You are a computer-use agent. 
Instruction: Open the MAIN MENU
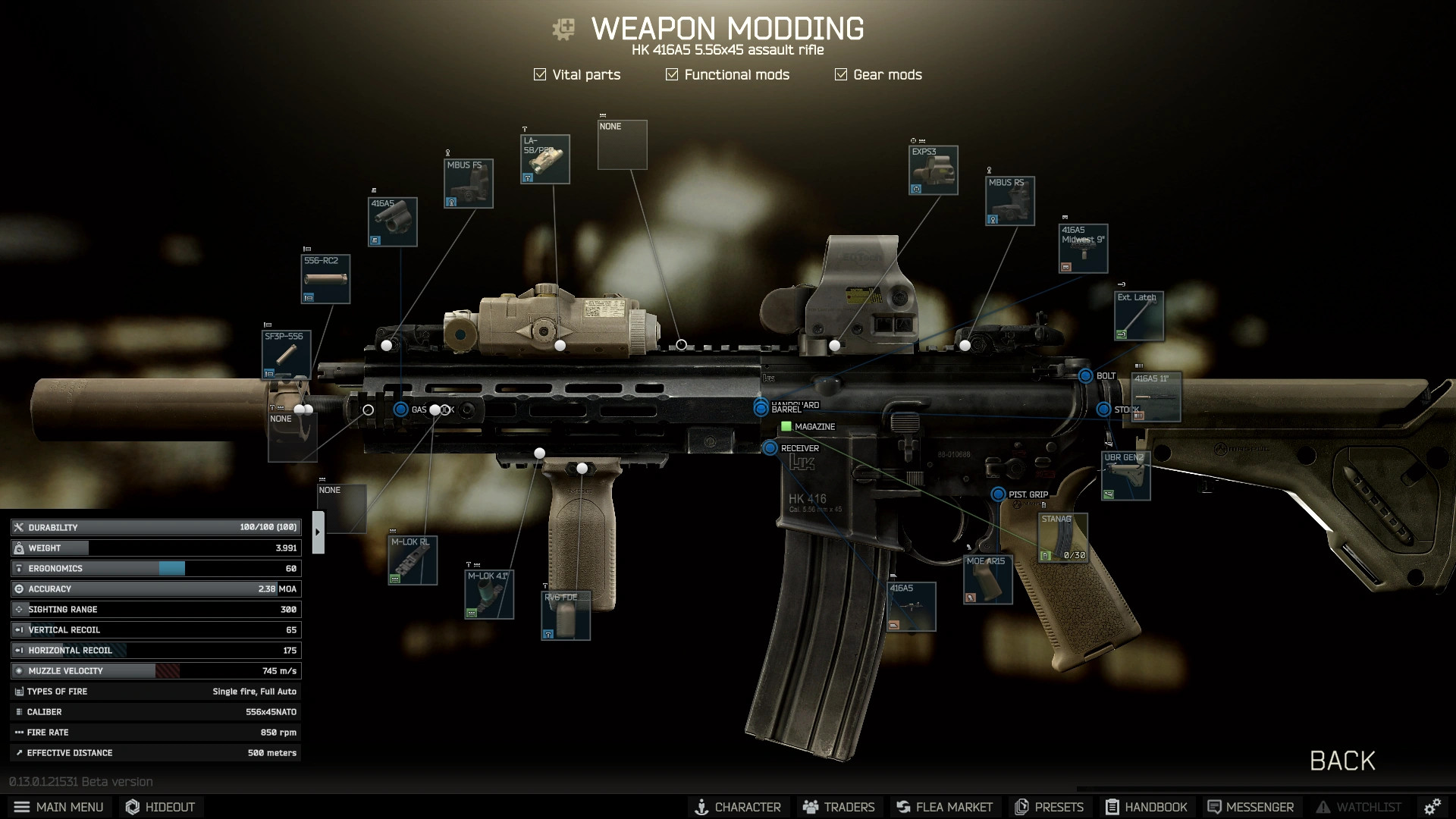coord(59,807)
